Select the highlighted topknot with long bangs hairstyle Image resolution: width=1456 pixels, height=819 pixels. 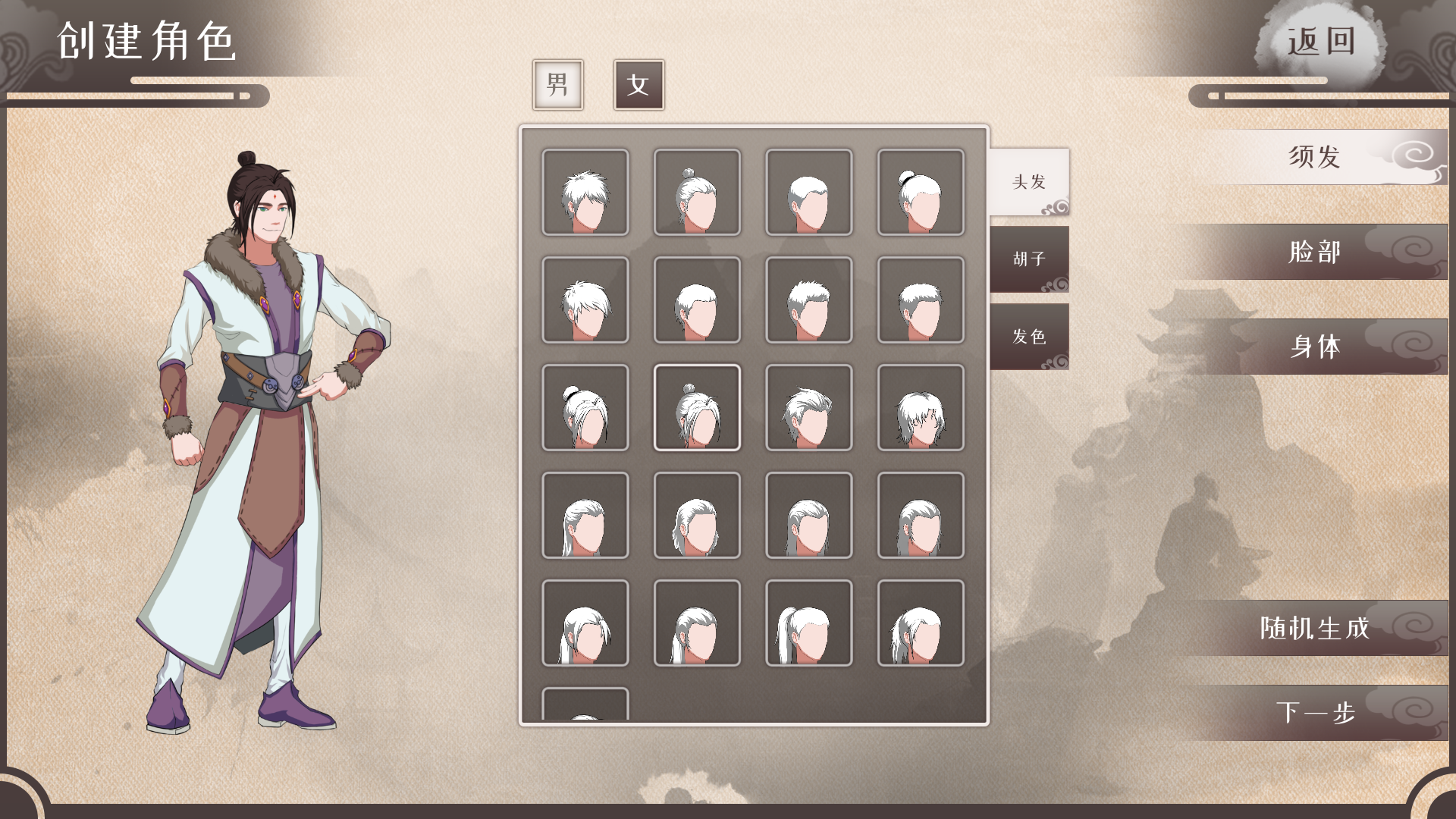point(697,408)
